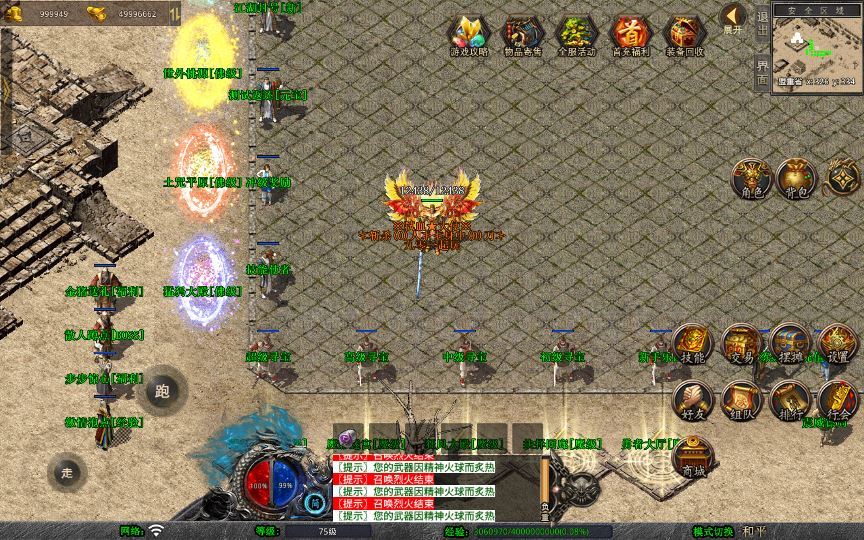This screenshot has height=540, width=864.
Task: Open the 背包 backpack
Action: click(x=797, y=178)
